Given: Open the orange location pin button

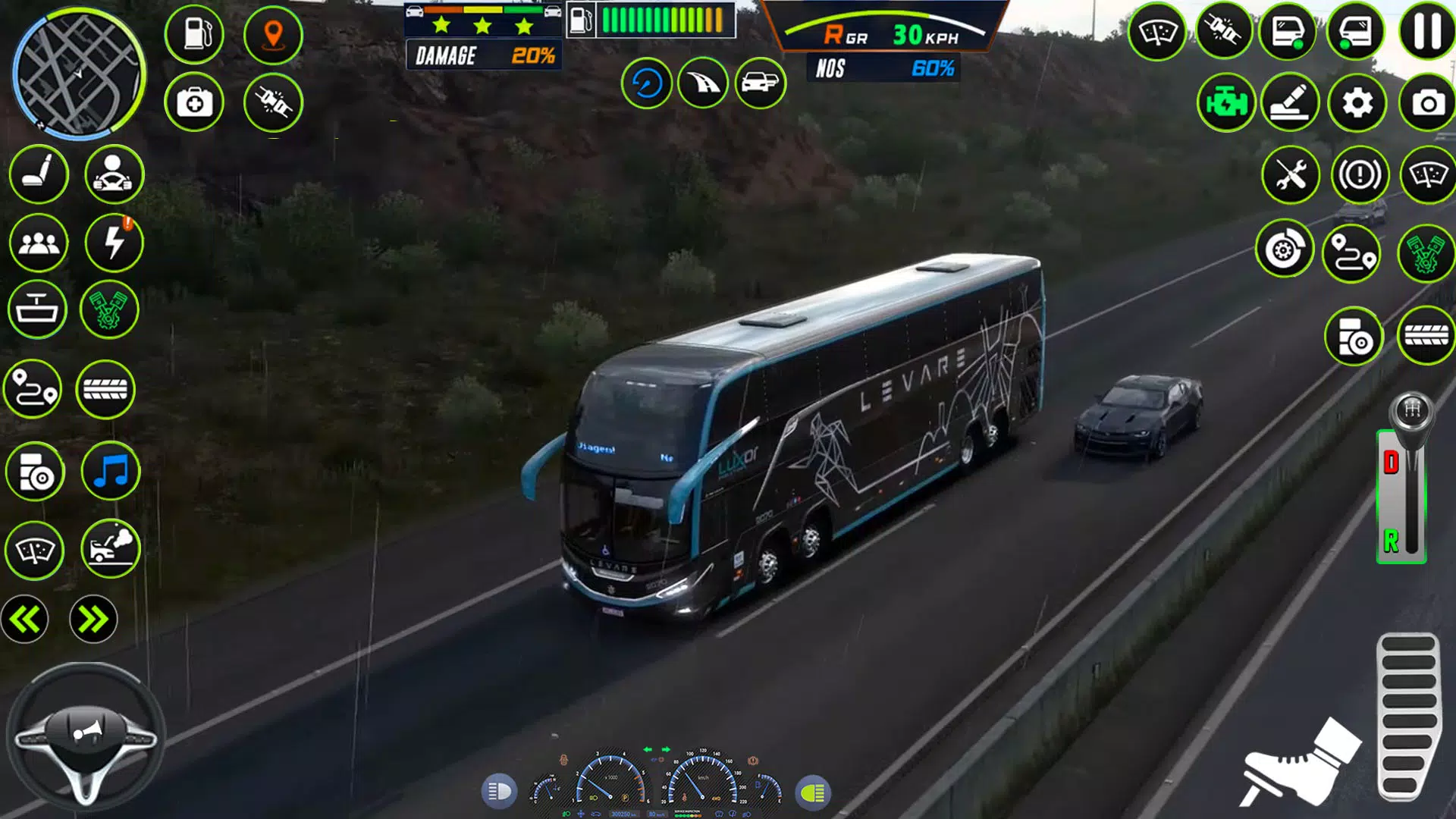Looking at the screenshot, I should click(x=273, y=35).
